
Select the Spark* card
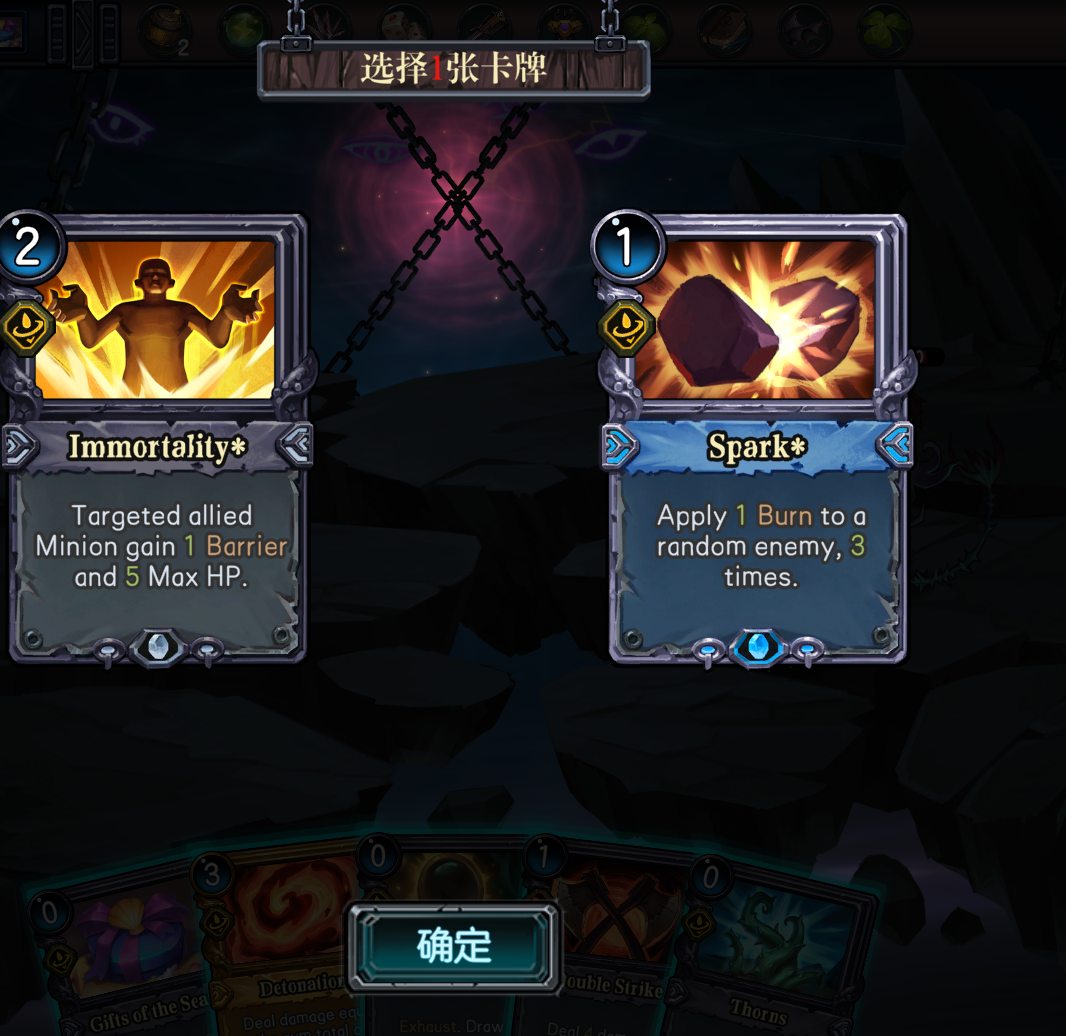pyautogui.click(x=757, y=440)
